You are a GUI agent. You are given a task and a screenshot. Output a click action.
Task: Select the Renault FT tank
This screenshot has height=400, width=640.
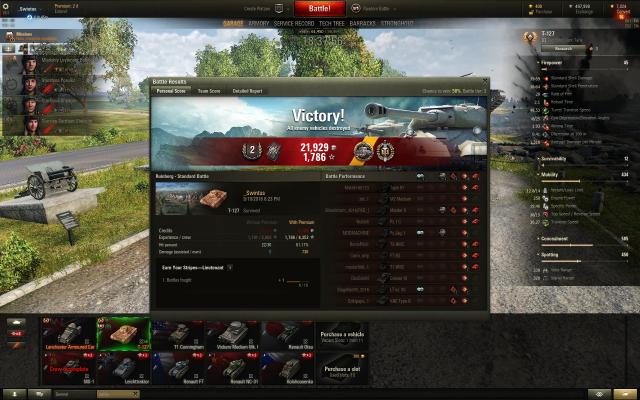click(x=176, y=369)
